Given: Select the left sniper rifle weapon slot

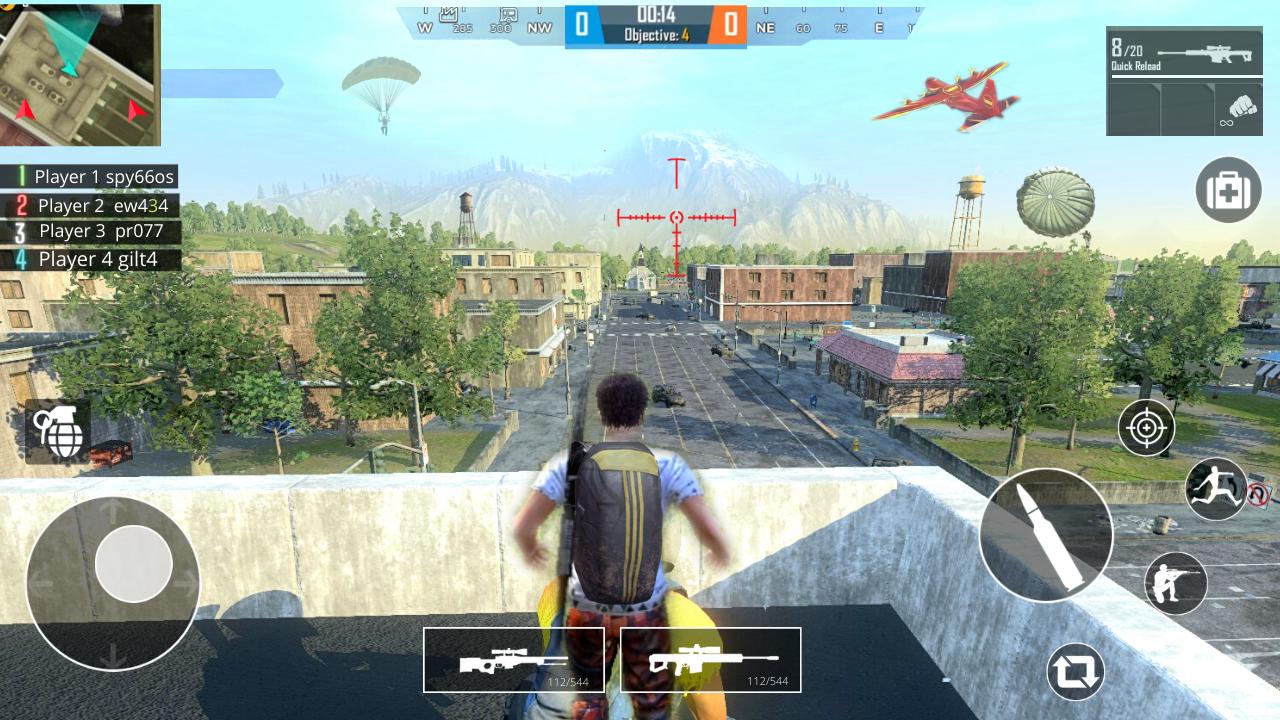Looking at the screenshot, I should pyautogui.click(x=514, y=658).
